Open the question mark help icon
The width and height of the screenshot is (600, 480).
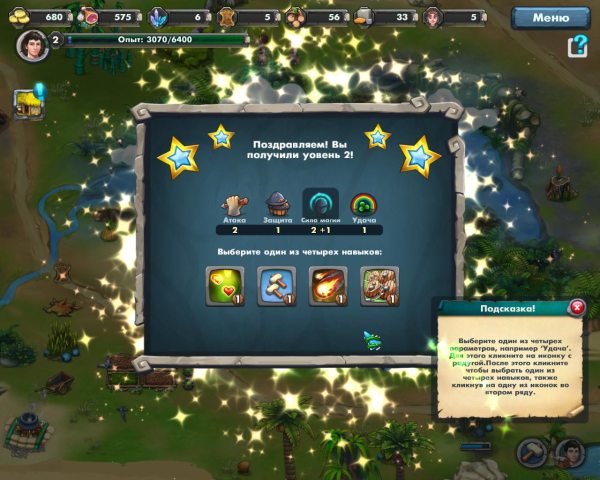click(577, 47)
